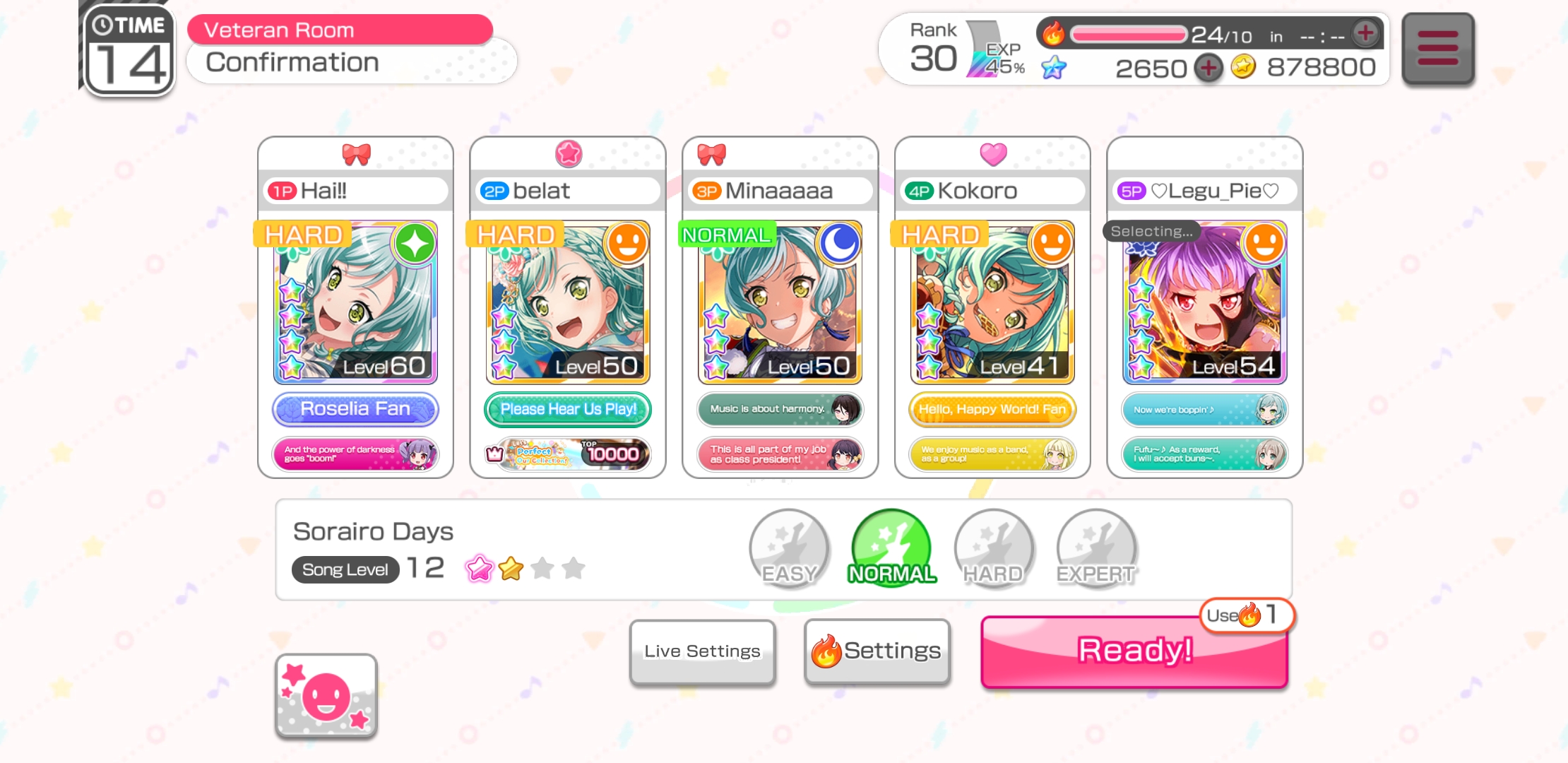Open Live Settings
Image resolution: width=1568 pixels, height=763 pixels.
tap(702, 651)
